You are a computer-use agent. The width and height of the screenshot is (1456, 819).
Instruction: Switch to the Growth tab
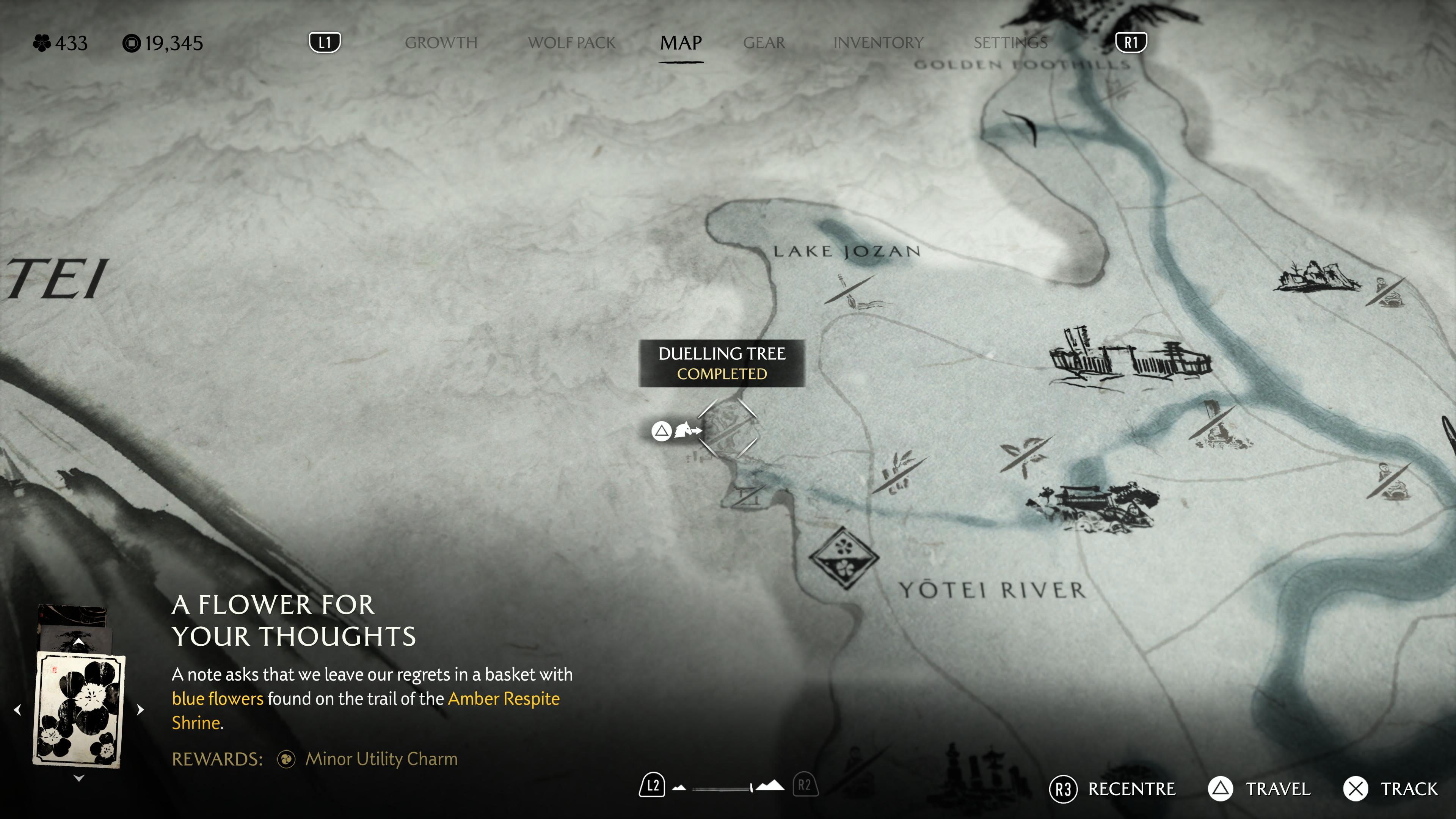(441, 43)
